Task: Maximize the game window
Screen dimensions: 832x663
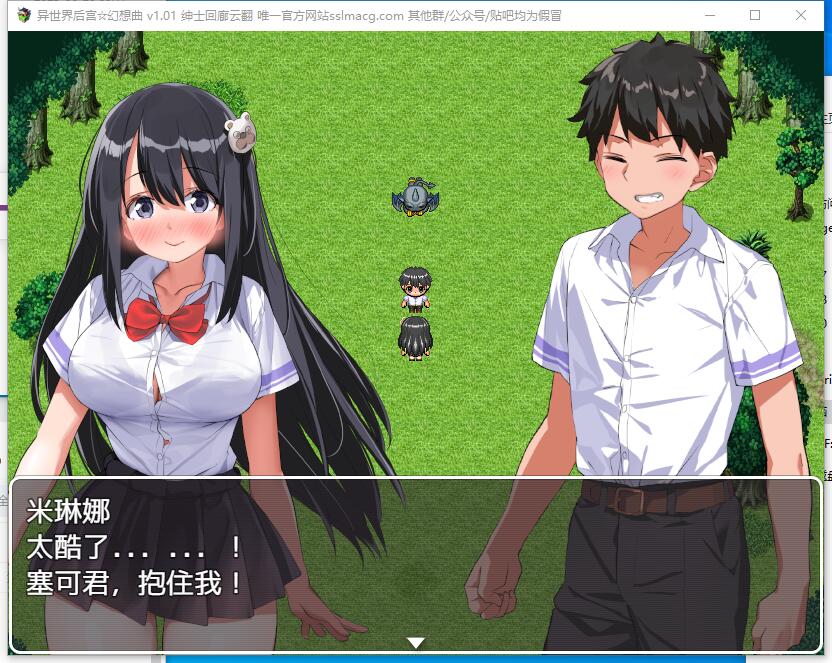Action: (x=755, y=15)
